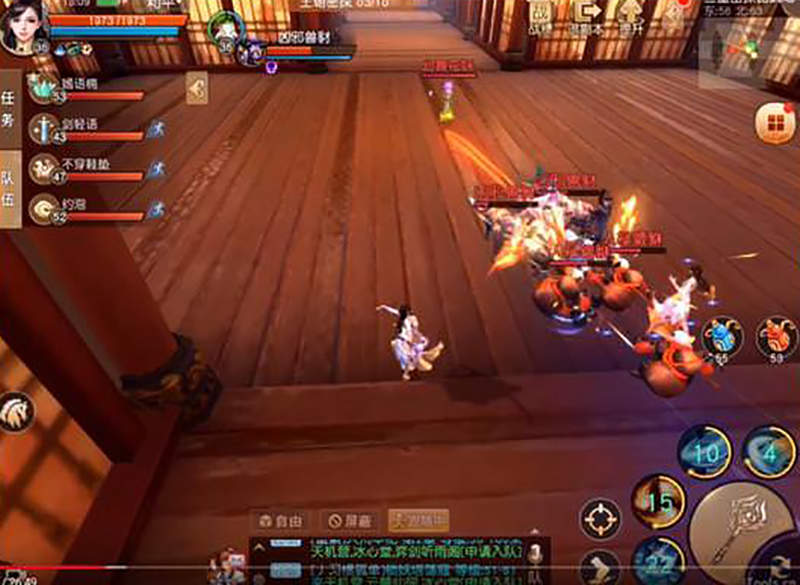Viewport: 800px width, 585px height.
Task: Activate the skill showing cooldown 15
Action: [658, 501]
